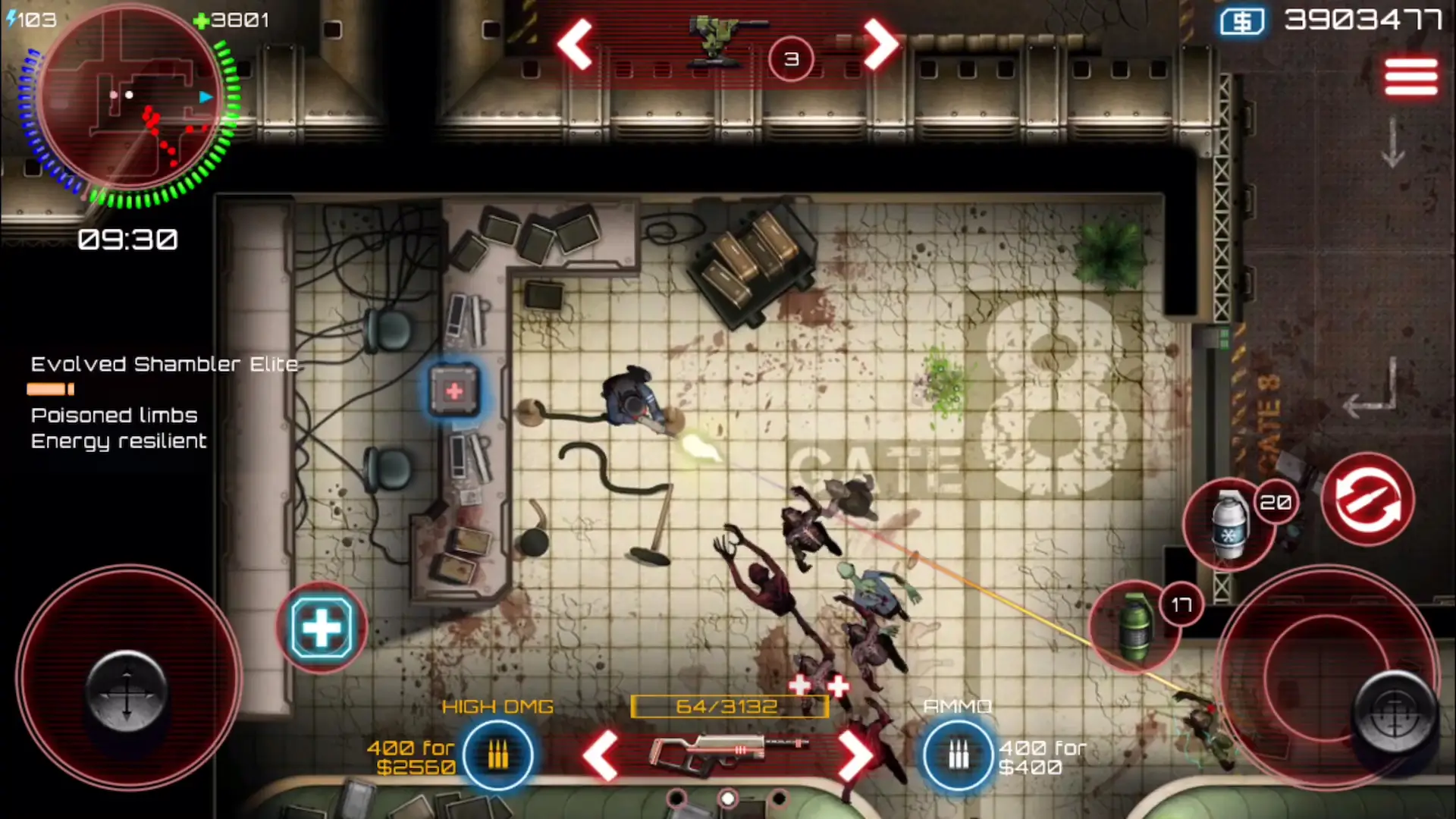
Task: Select the middle page indicator dot
Action: tap(726, 796)
